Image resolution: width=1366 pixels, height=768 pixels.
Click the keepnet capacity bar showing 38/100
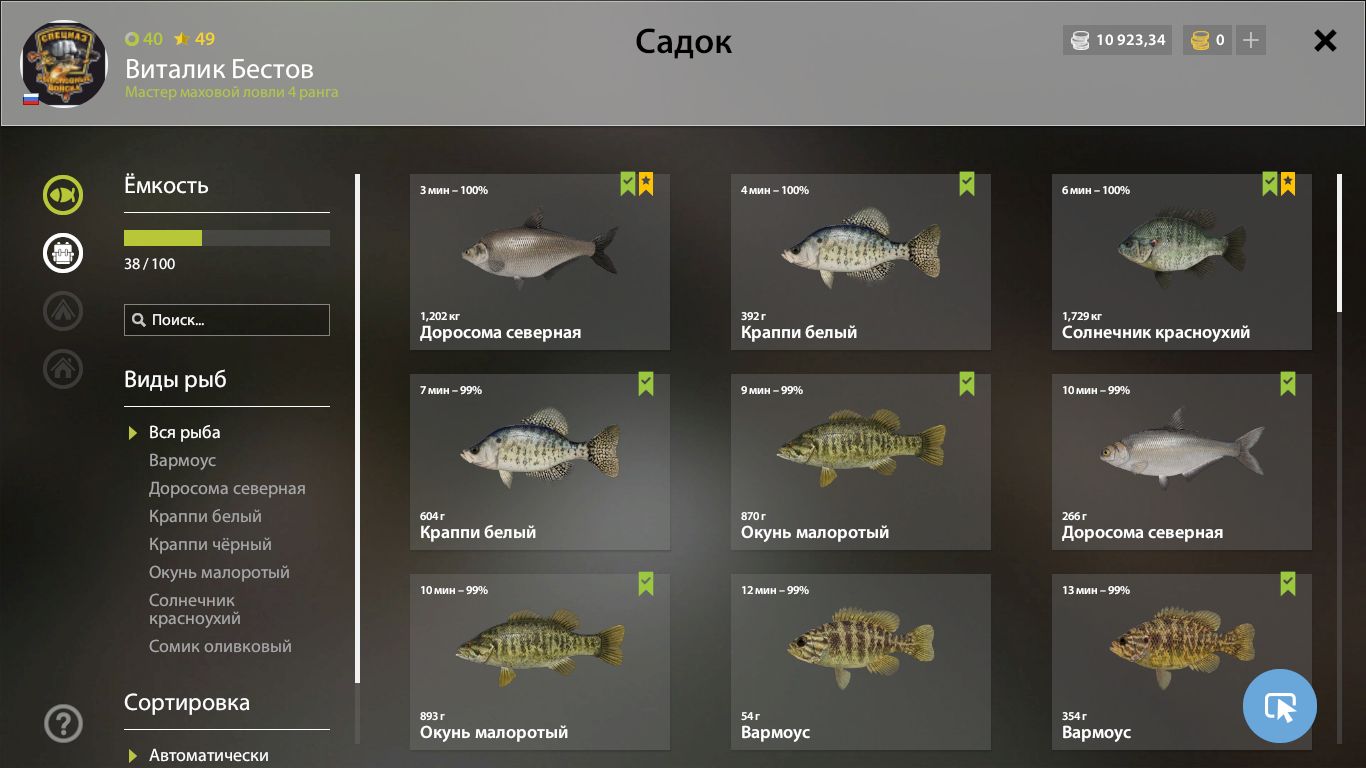pyautogui.click(x=226, y=238)
